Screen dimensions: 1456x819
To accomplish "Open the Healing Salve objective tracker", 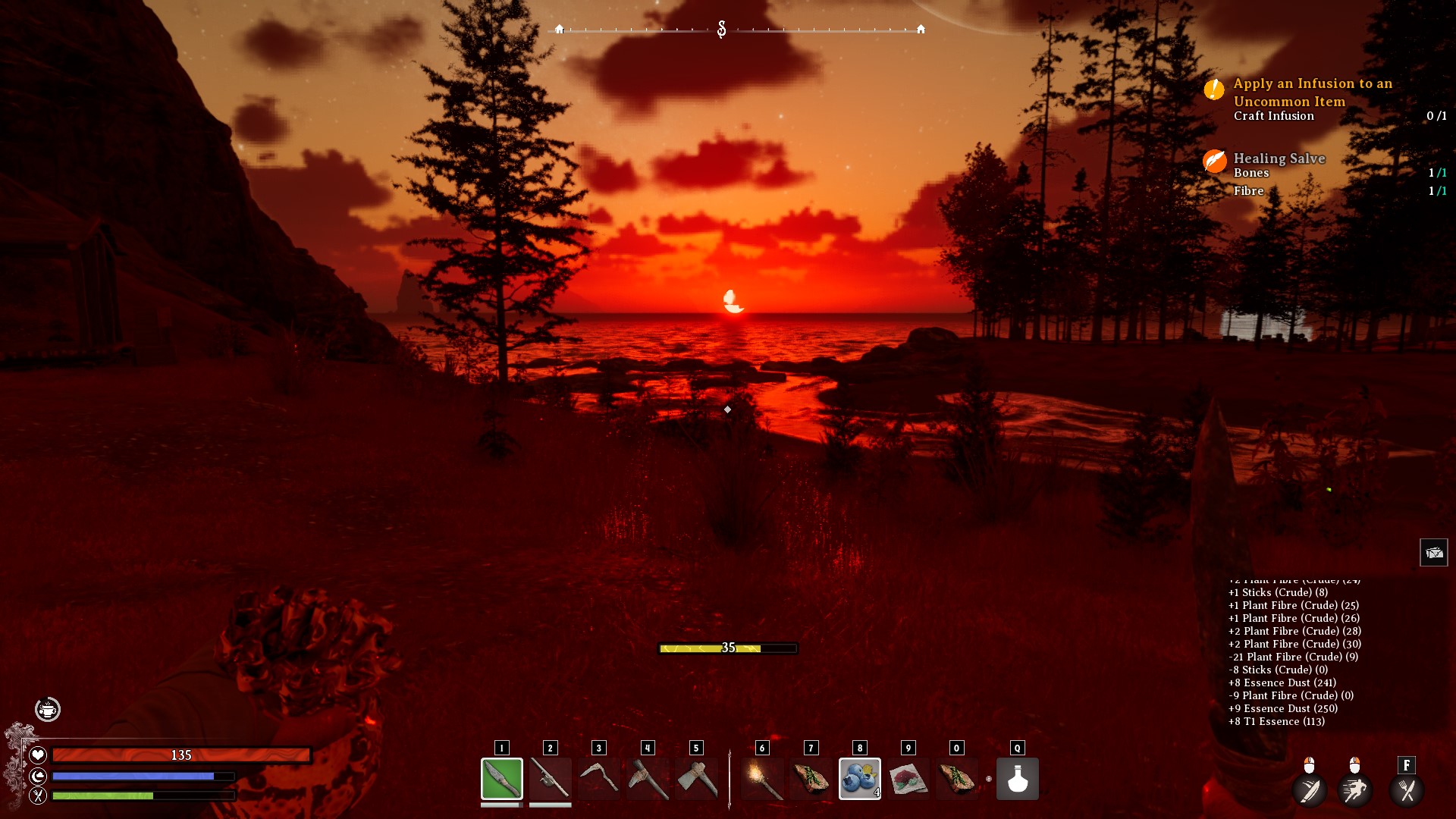I will click(1279, 158).
